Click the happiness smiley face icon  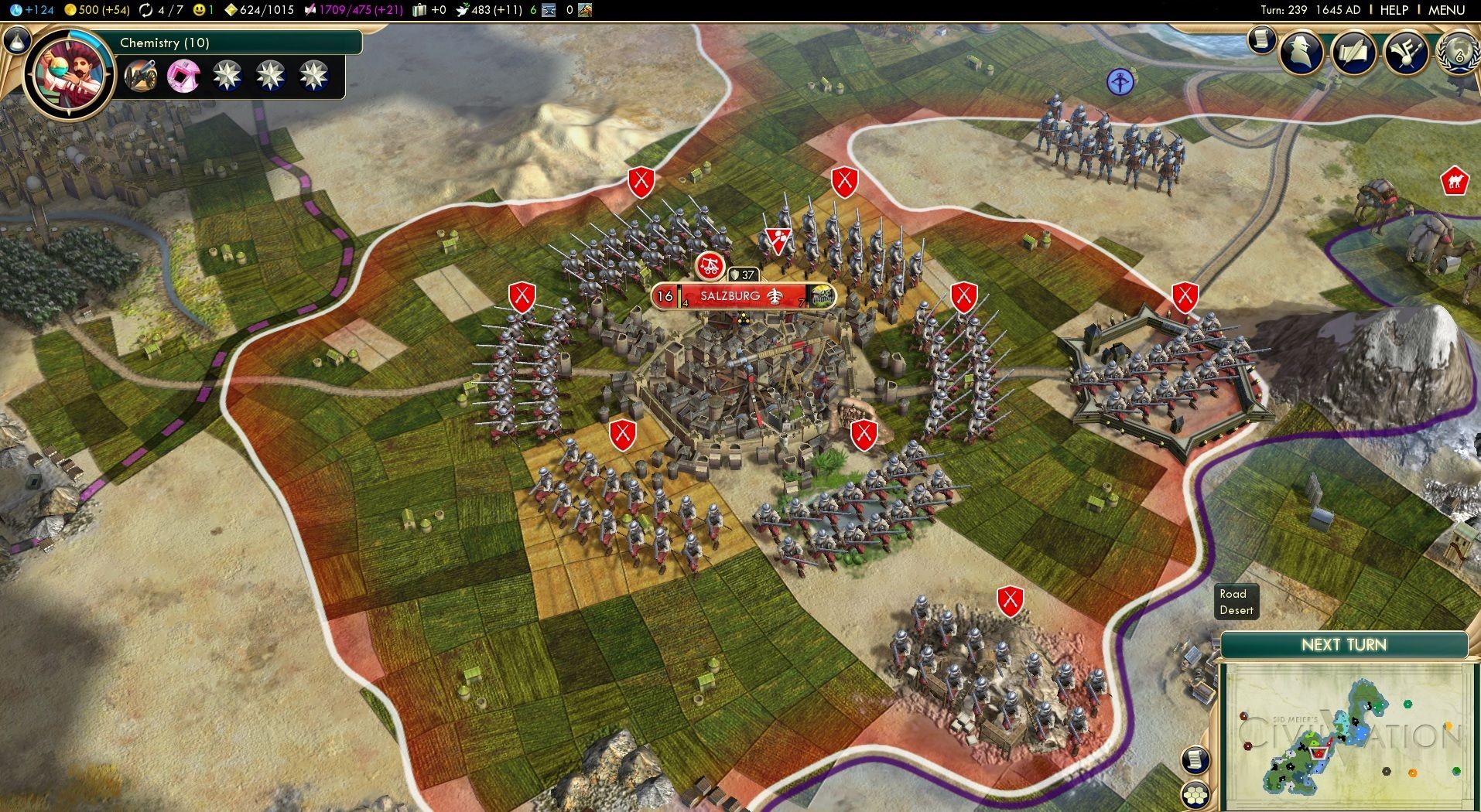(200, 10)
